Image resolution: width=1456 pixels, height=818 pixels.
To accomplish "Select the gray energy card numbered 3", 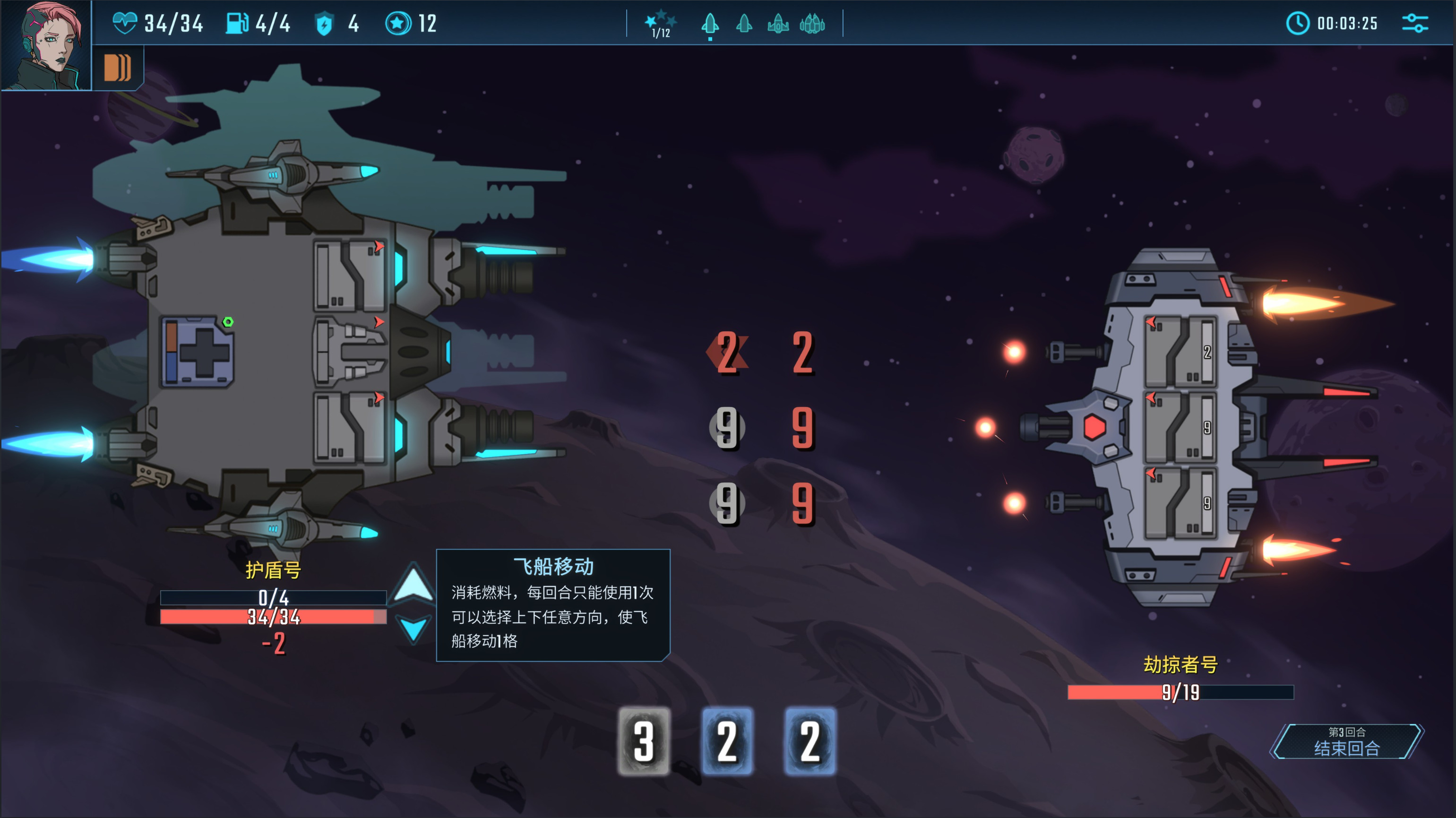I will [644, 741].
